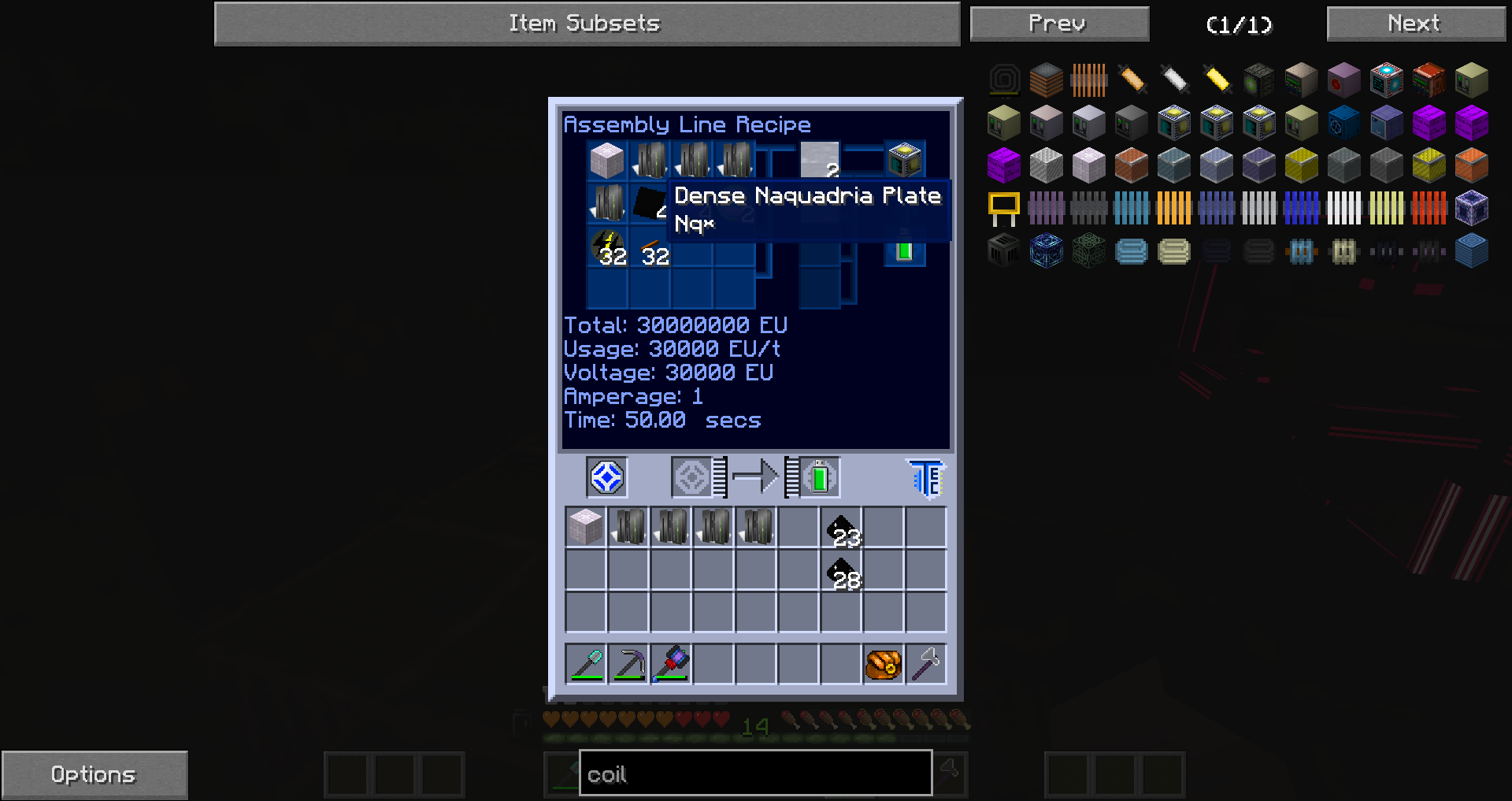Click the white machine casing in the inventory grid
This screenshot has width=1512, height=801.
click(x=585, y=526)
